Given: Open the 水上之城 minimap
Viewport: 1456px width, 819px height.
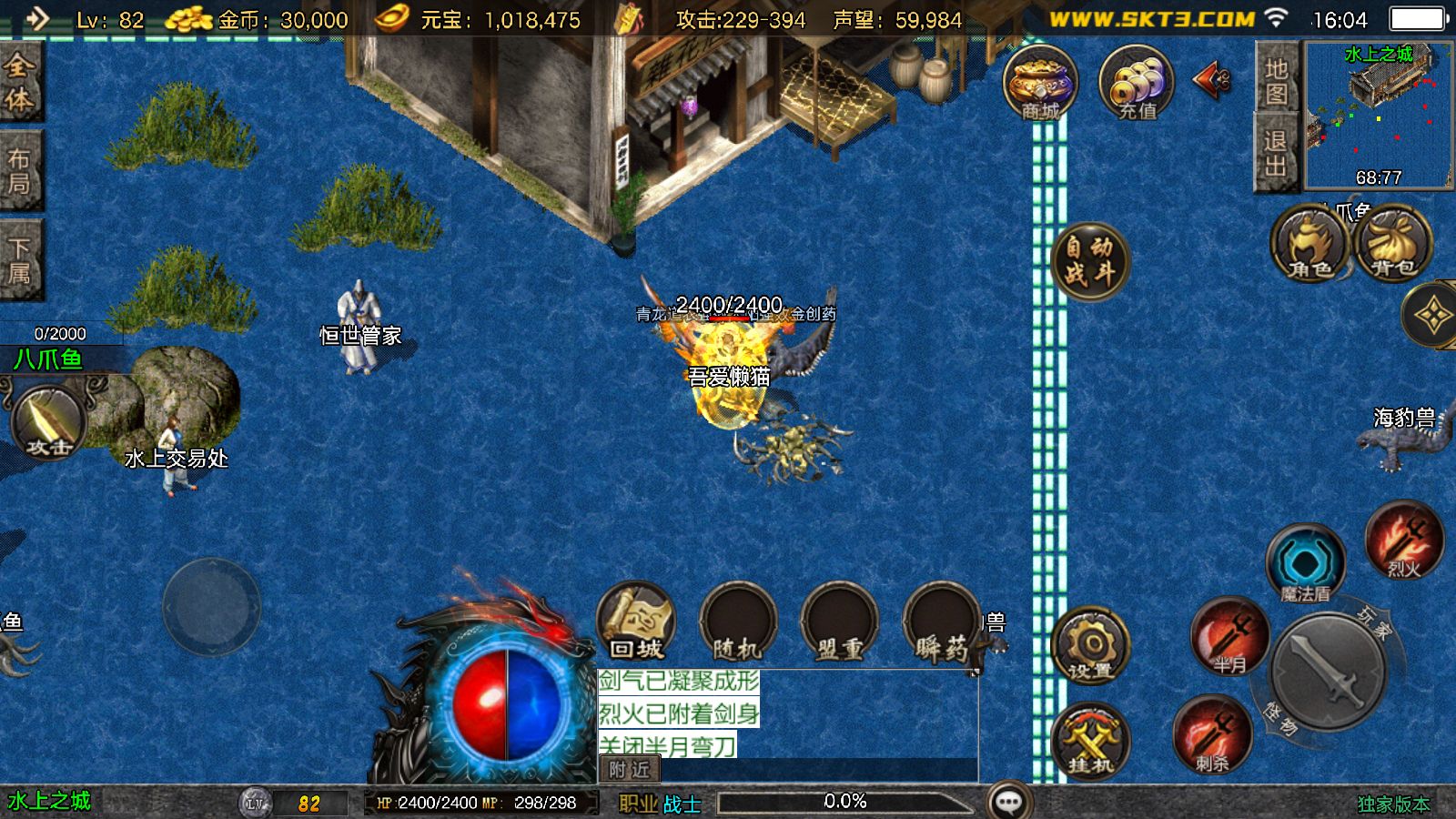Looking at the screenshot, I should pos(1379,115).
